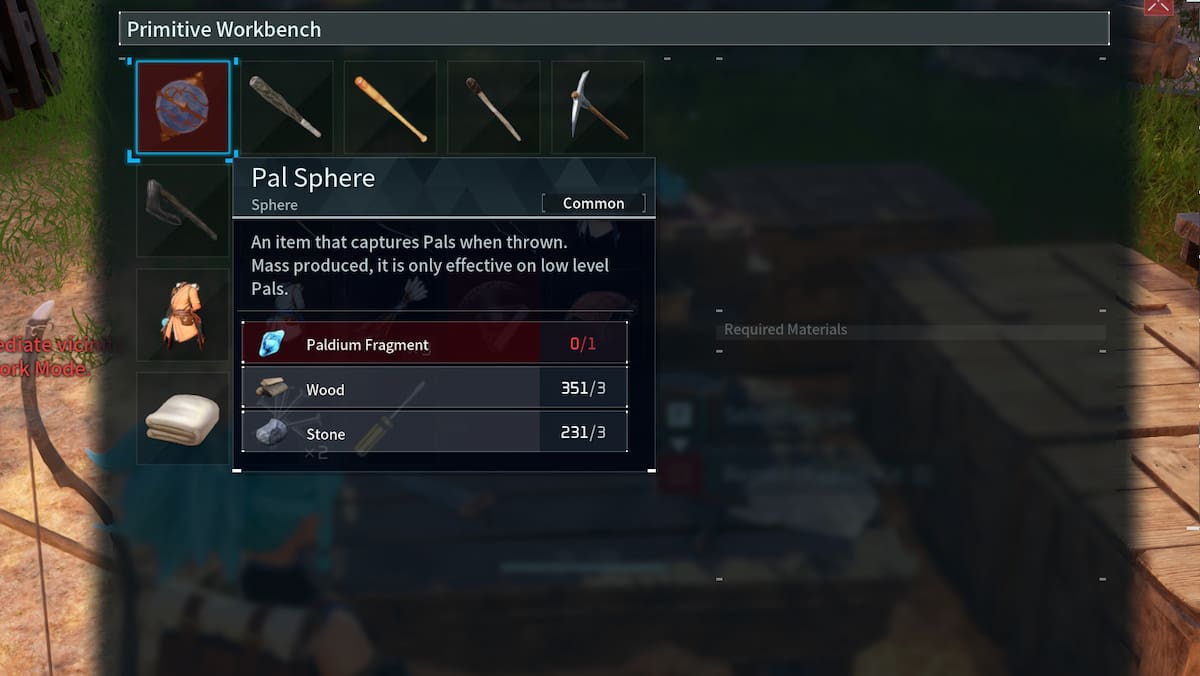The image size is (1200, 676).
Task: Pick the folded cloth recipe
Action: [x=183, y=419]
